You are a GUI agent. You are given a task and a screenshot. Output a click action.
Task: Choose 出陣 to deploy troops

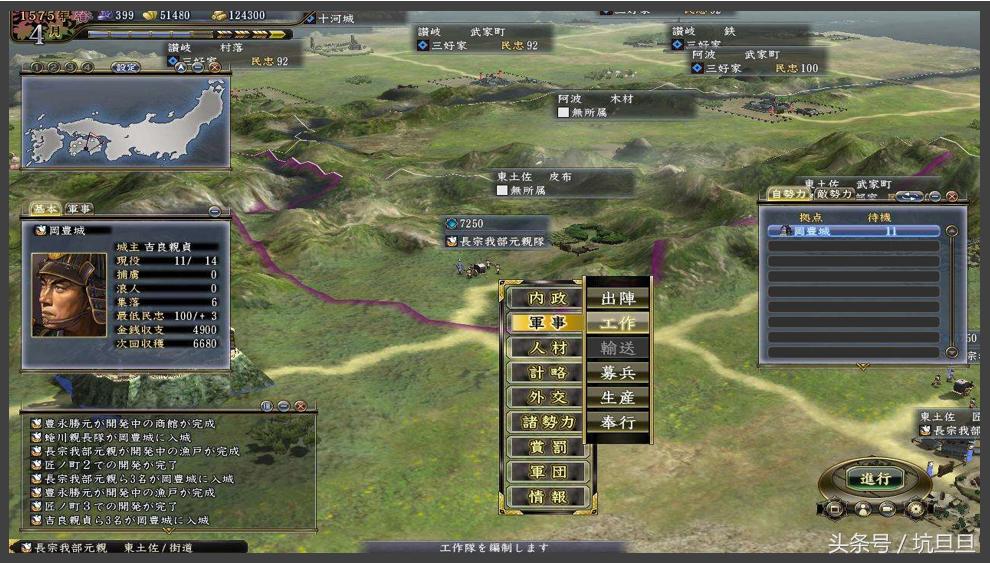tap(618, 298)
